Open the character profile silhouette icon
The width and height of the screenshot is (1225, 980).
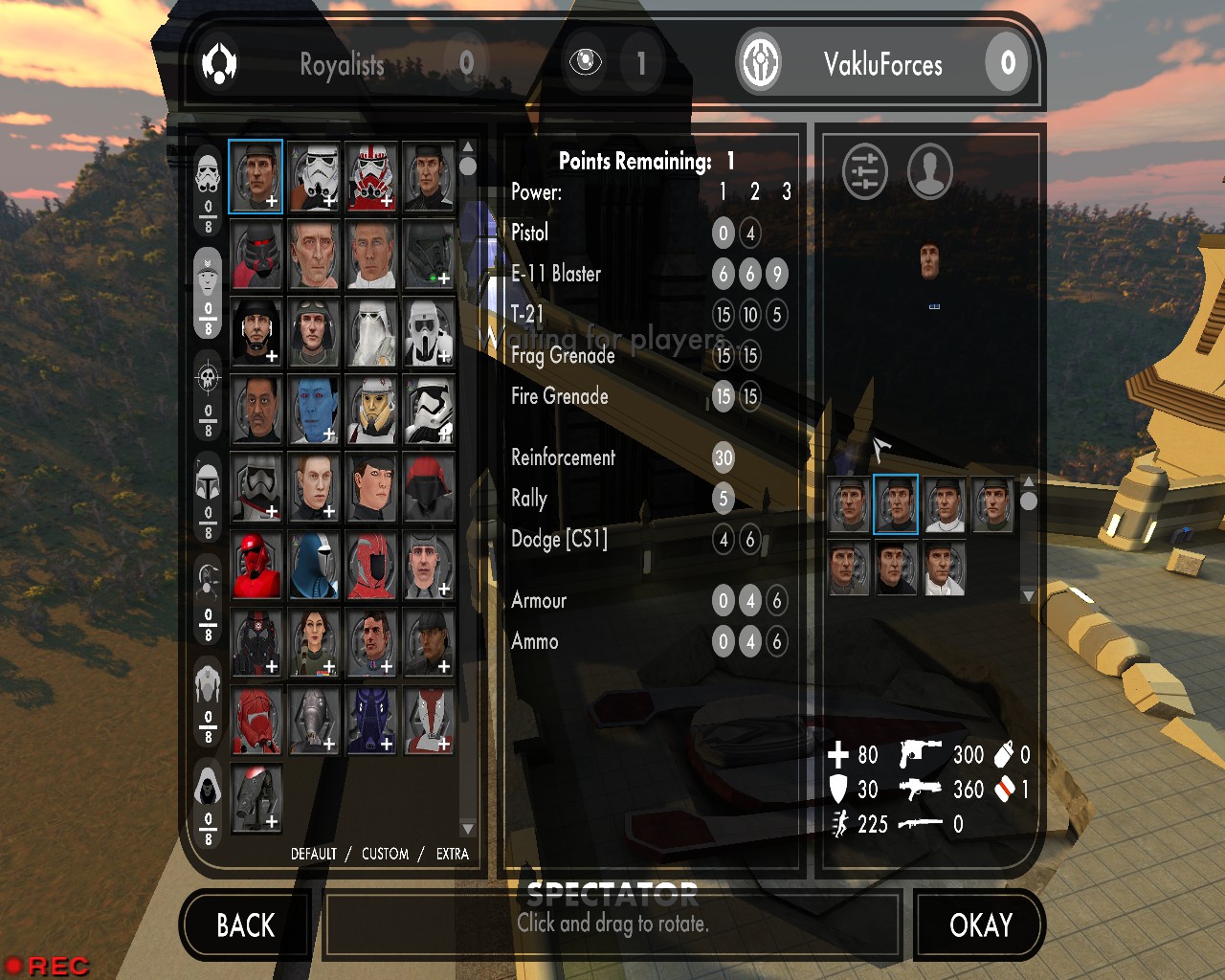[929, 173]
